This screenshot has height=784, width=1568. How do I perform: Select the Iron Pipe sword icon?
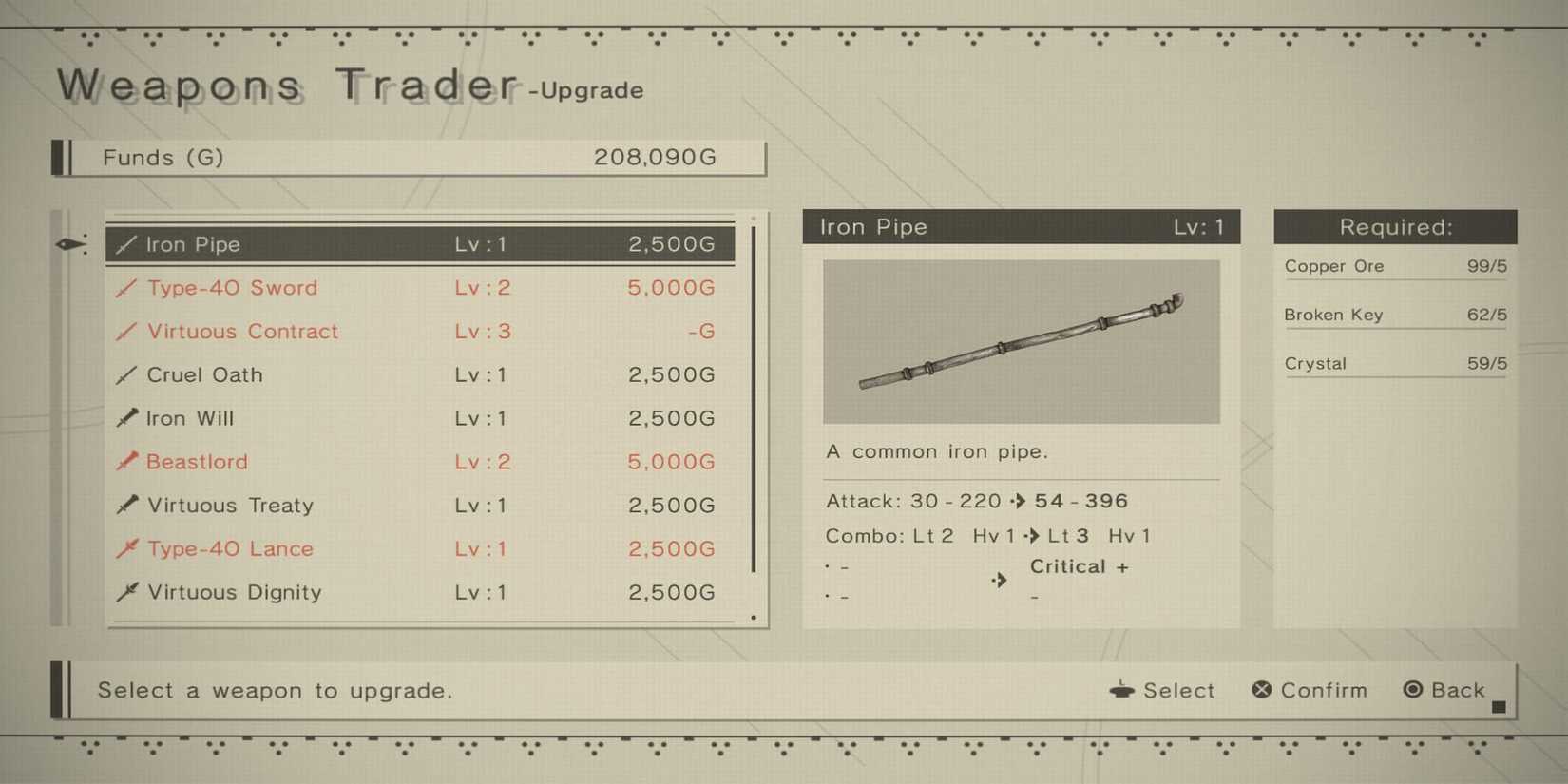pyautogui.click(x=125, y=244)
